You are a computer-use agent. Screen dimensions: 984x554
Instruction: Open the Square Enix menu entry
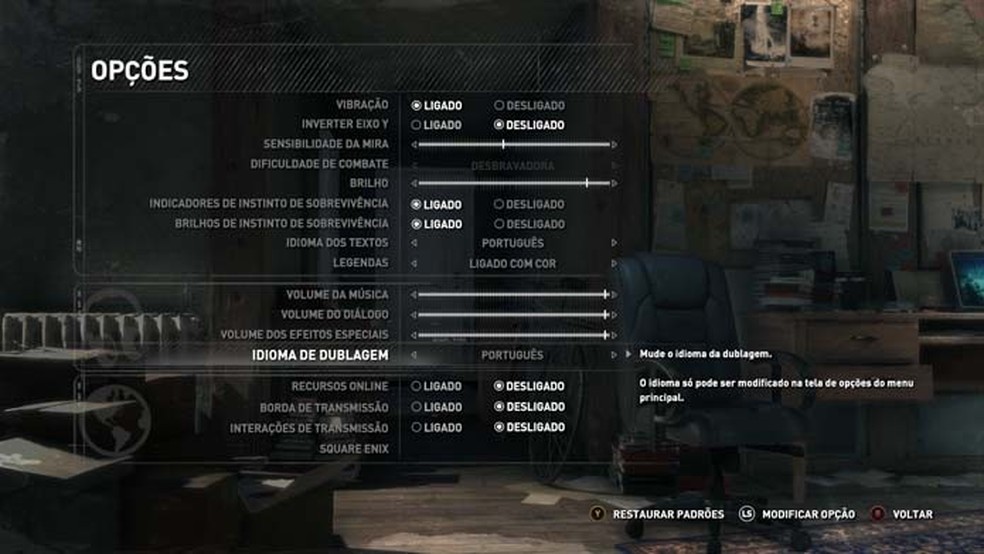tap(354, 449)
